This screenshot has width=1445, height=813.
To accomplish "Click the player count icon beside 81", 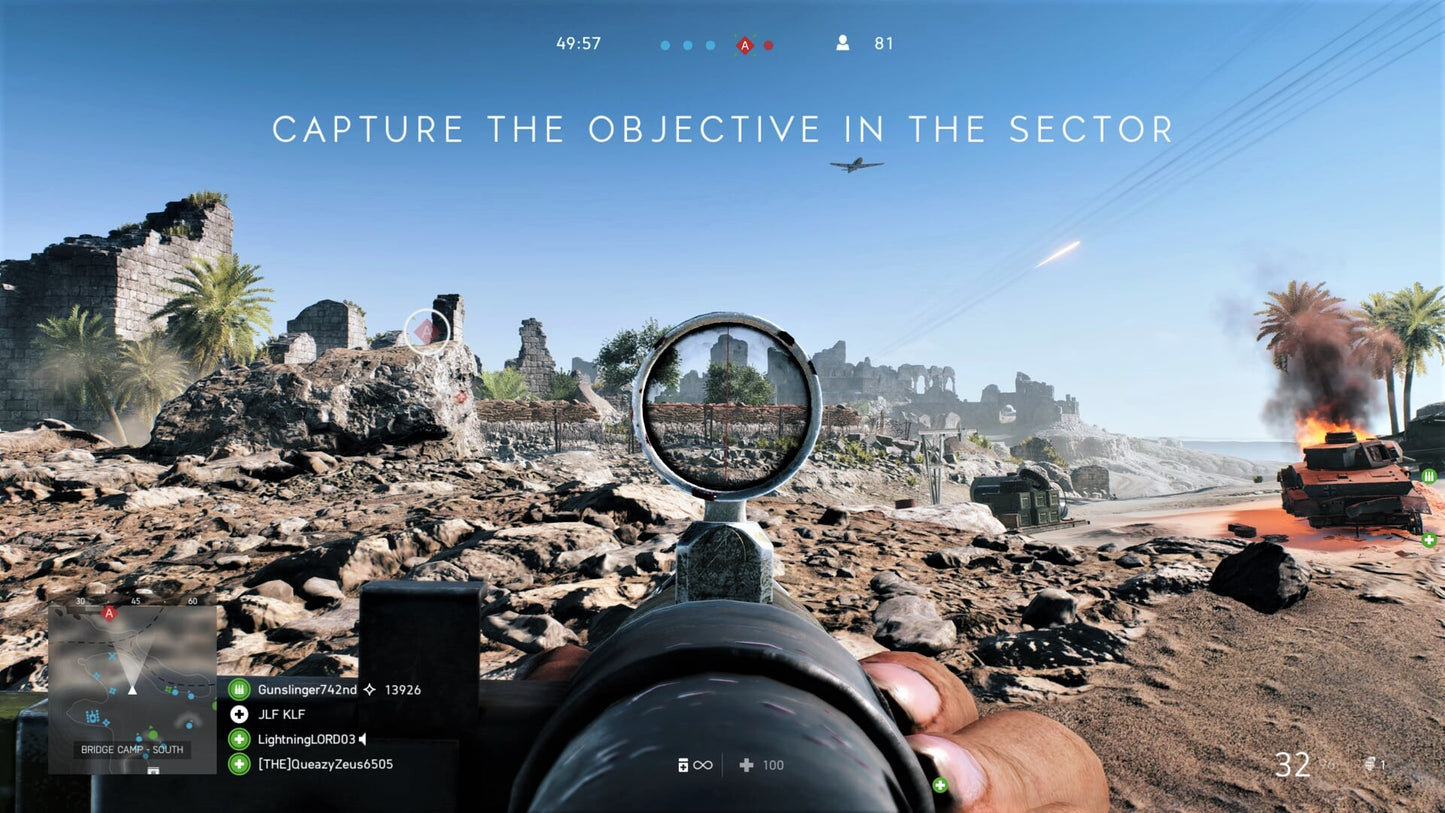I will coord(842,43).
